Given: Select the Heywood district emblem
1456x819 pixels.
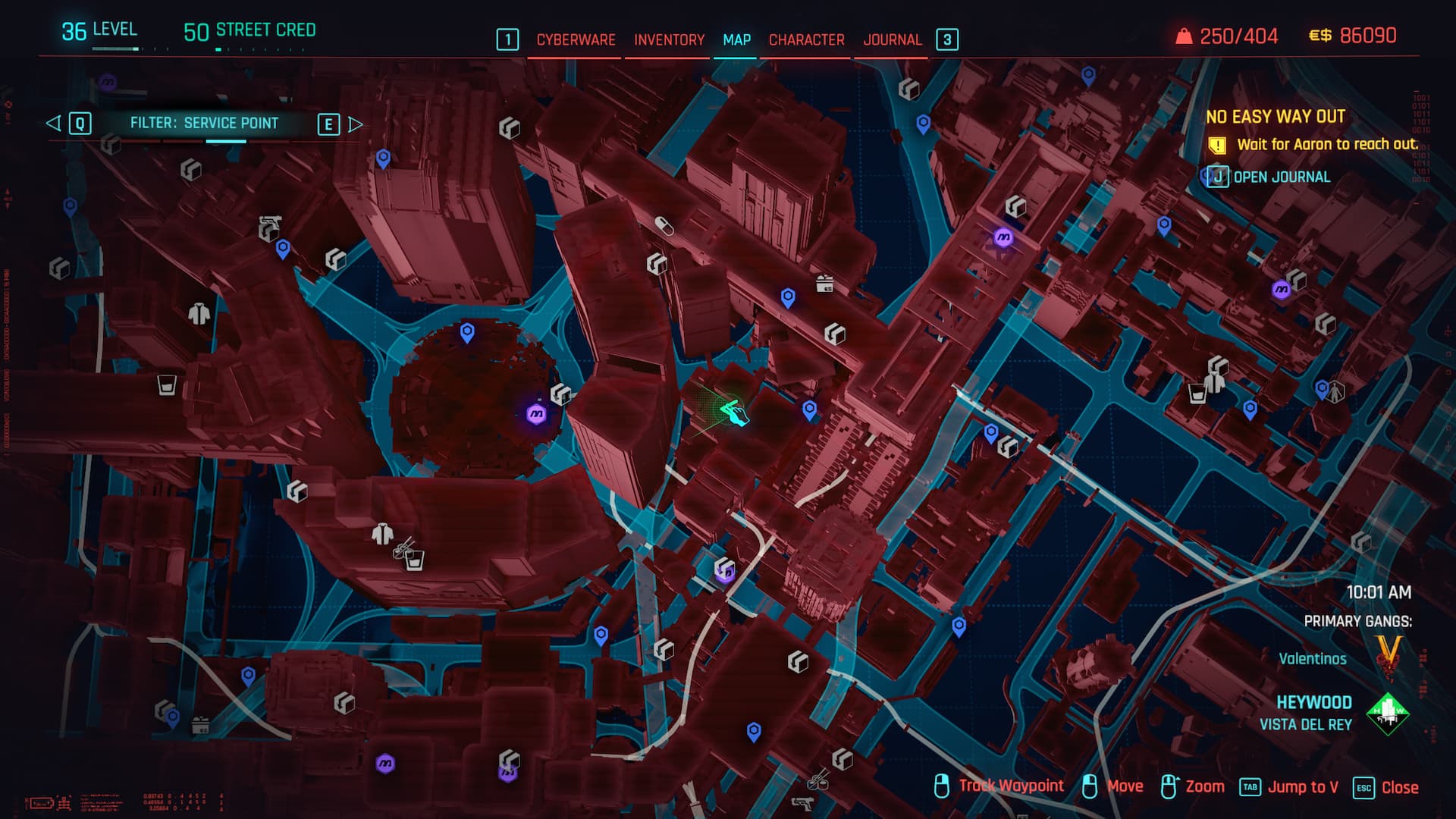Looking at the screenshot, I should (1387, 713).
